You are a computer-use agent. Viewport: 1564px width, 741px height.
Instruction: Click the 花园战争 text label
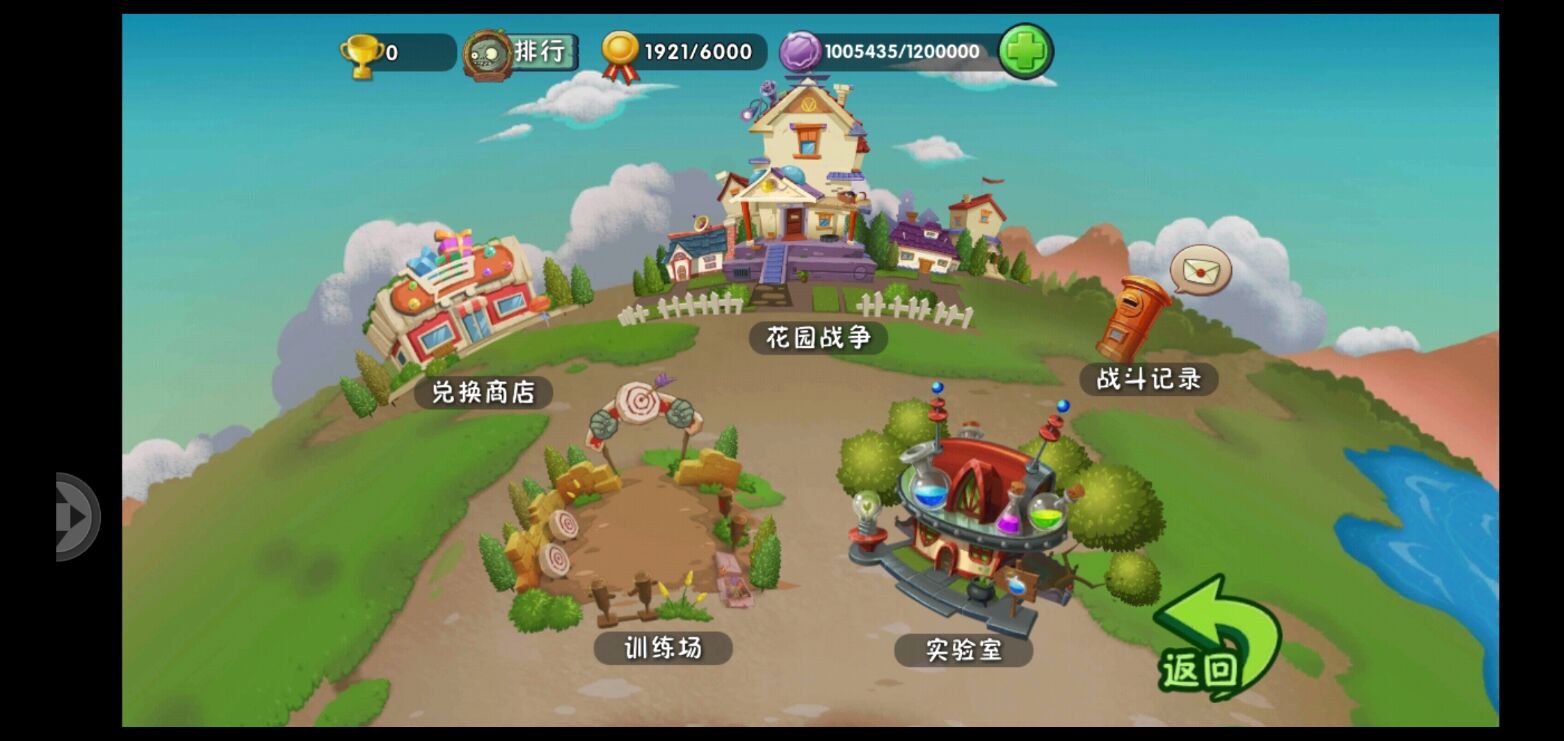819,338
